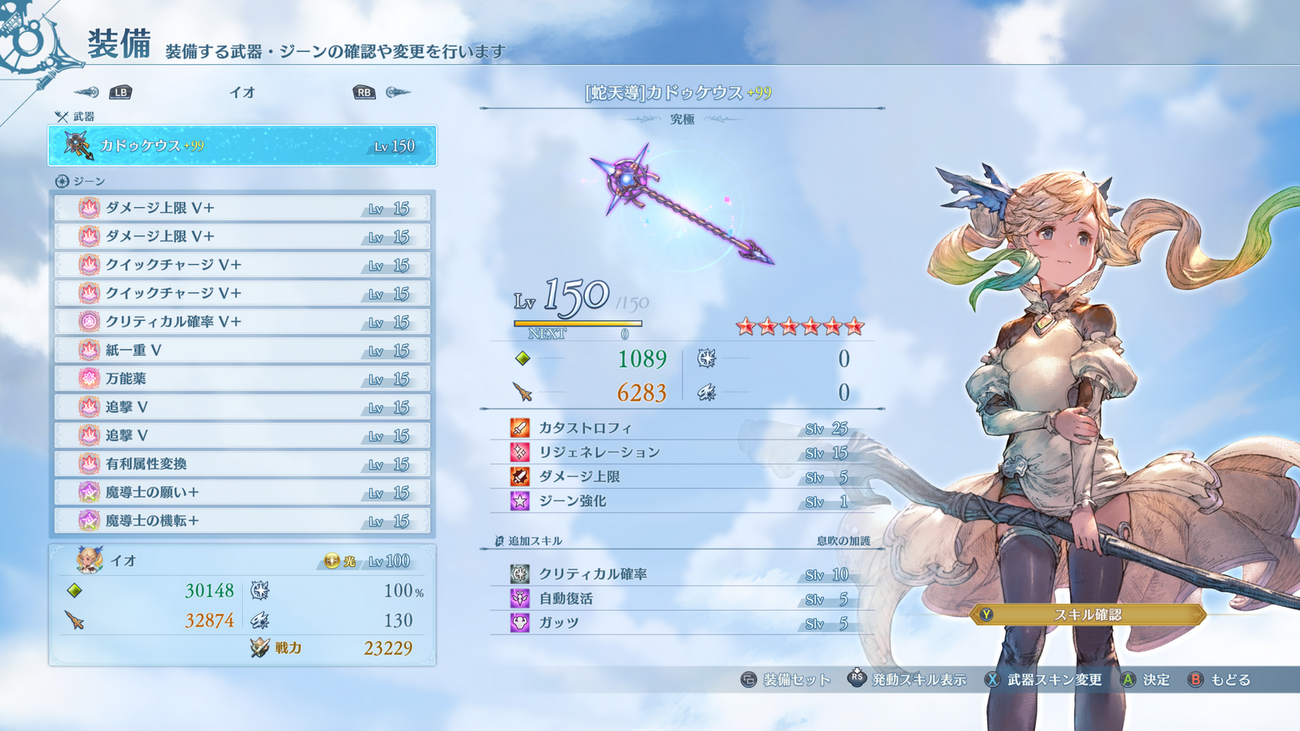1300x731 pixels.
Task: Select the 紙一重 V sigil slot
Action: tap(242, 351)
